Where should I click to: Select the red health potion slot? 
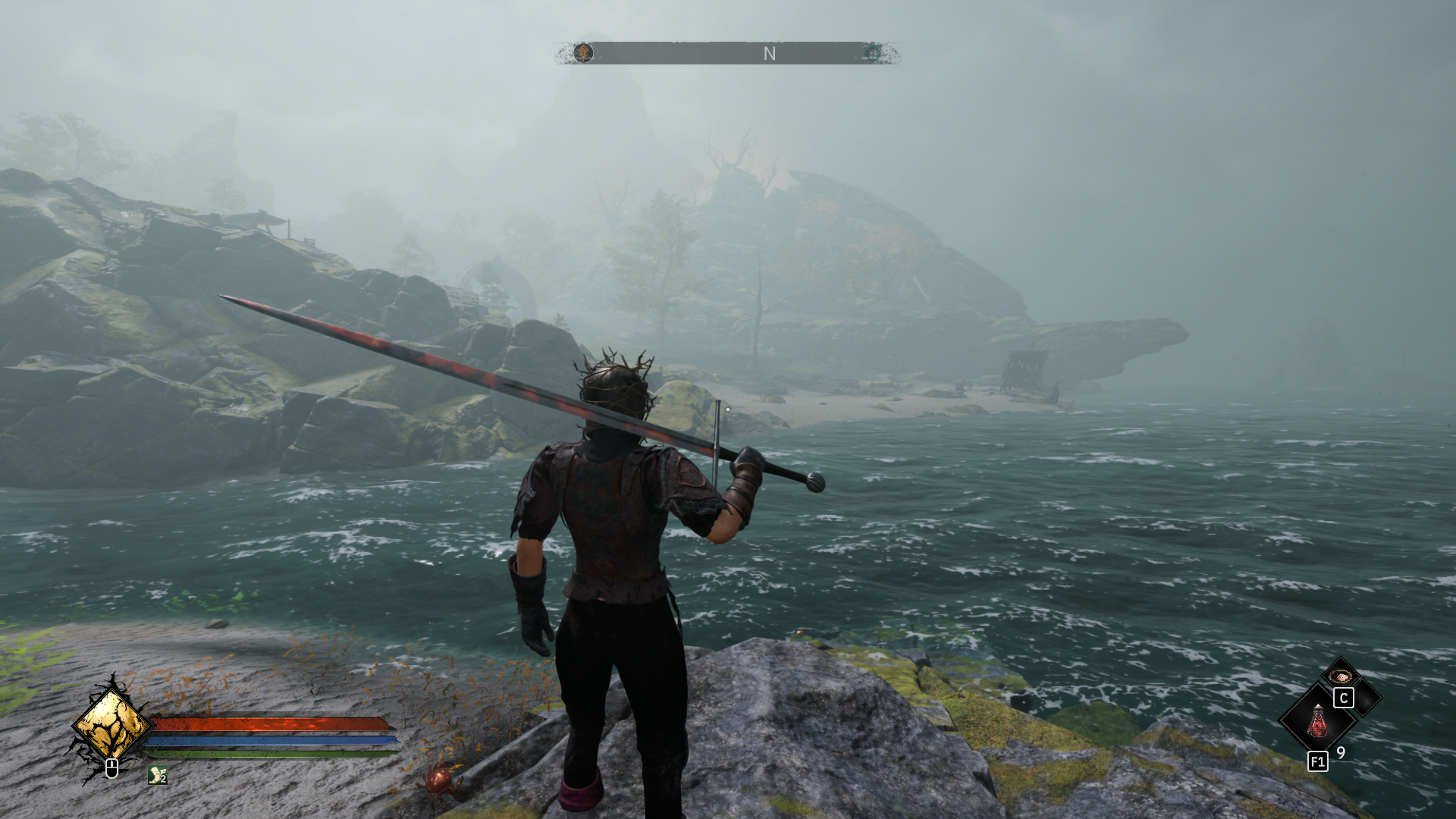click(x=1318, y=720)
